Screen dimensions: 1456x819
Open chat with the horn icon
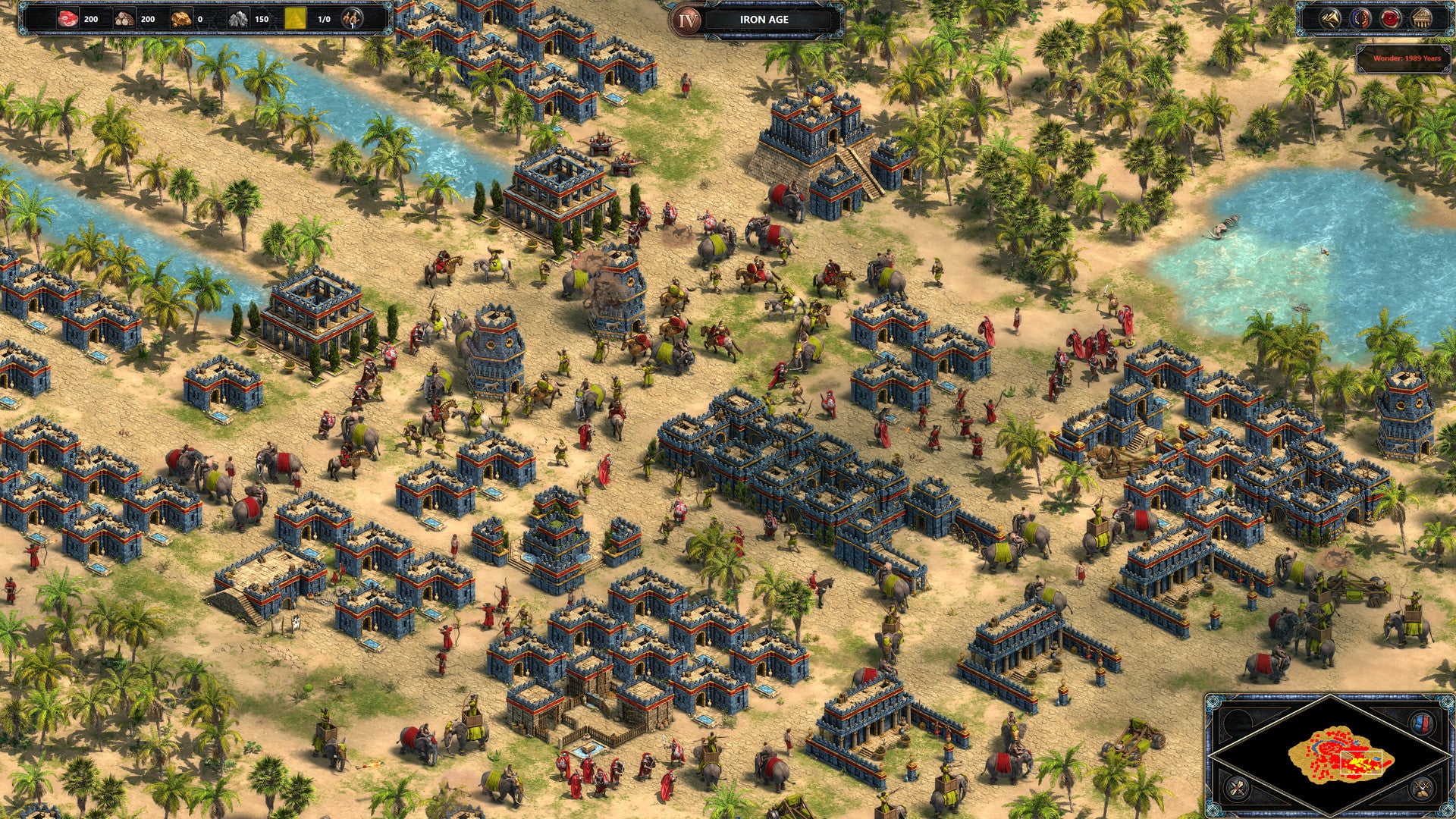pos(1332,18)
